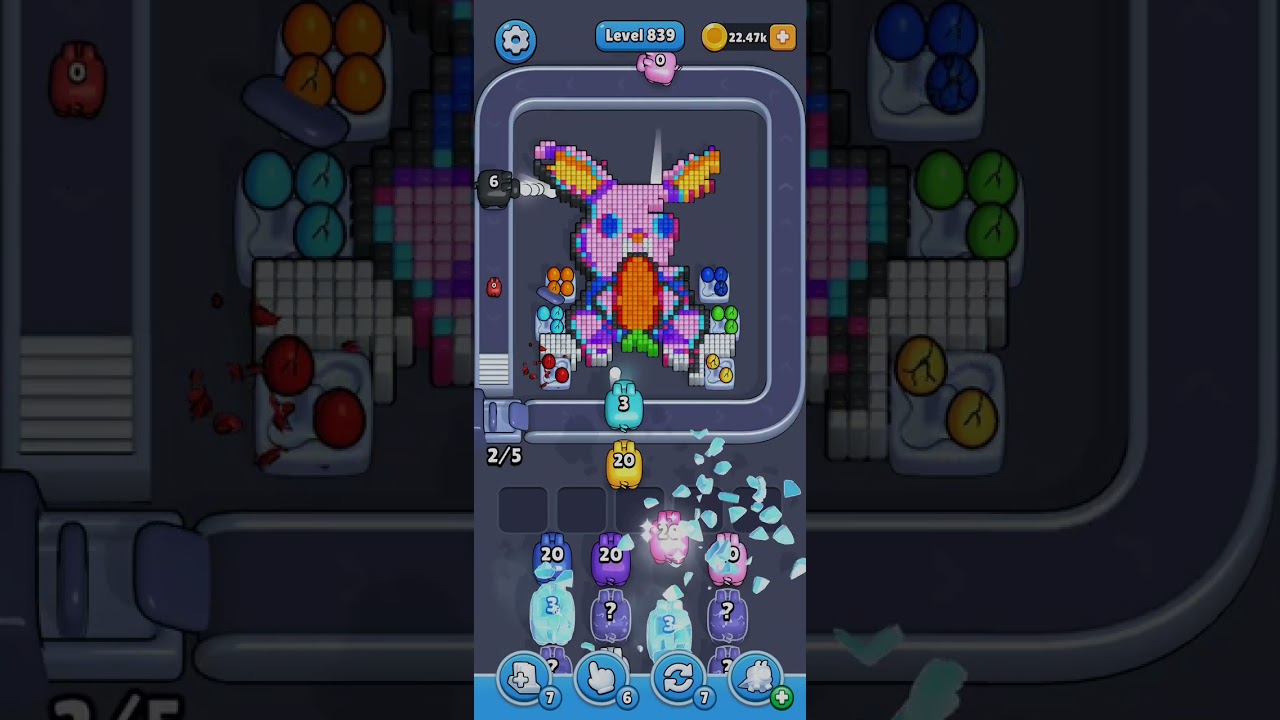Activate the pointing hand booster
The height and width of the screenshot is (720, 1280).
click(x=601, y=679)
